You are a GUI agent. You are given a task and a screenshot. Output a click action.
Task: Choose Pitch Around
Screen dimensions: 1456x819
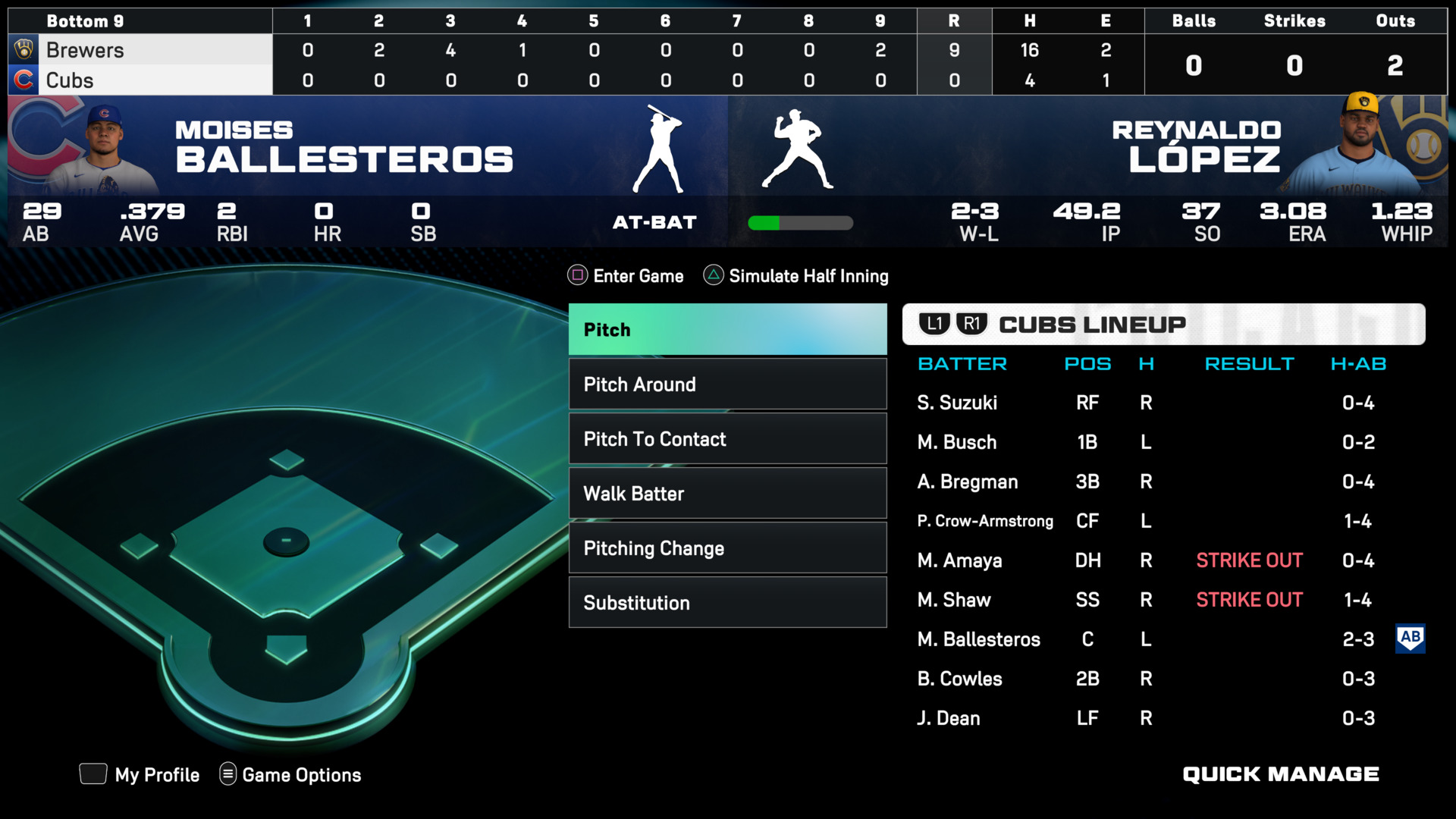point(727,384)
